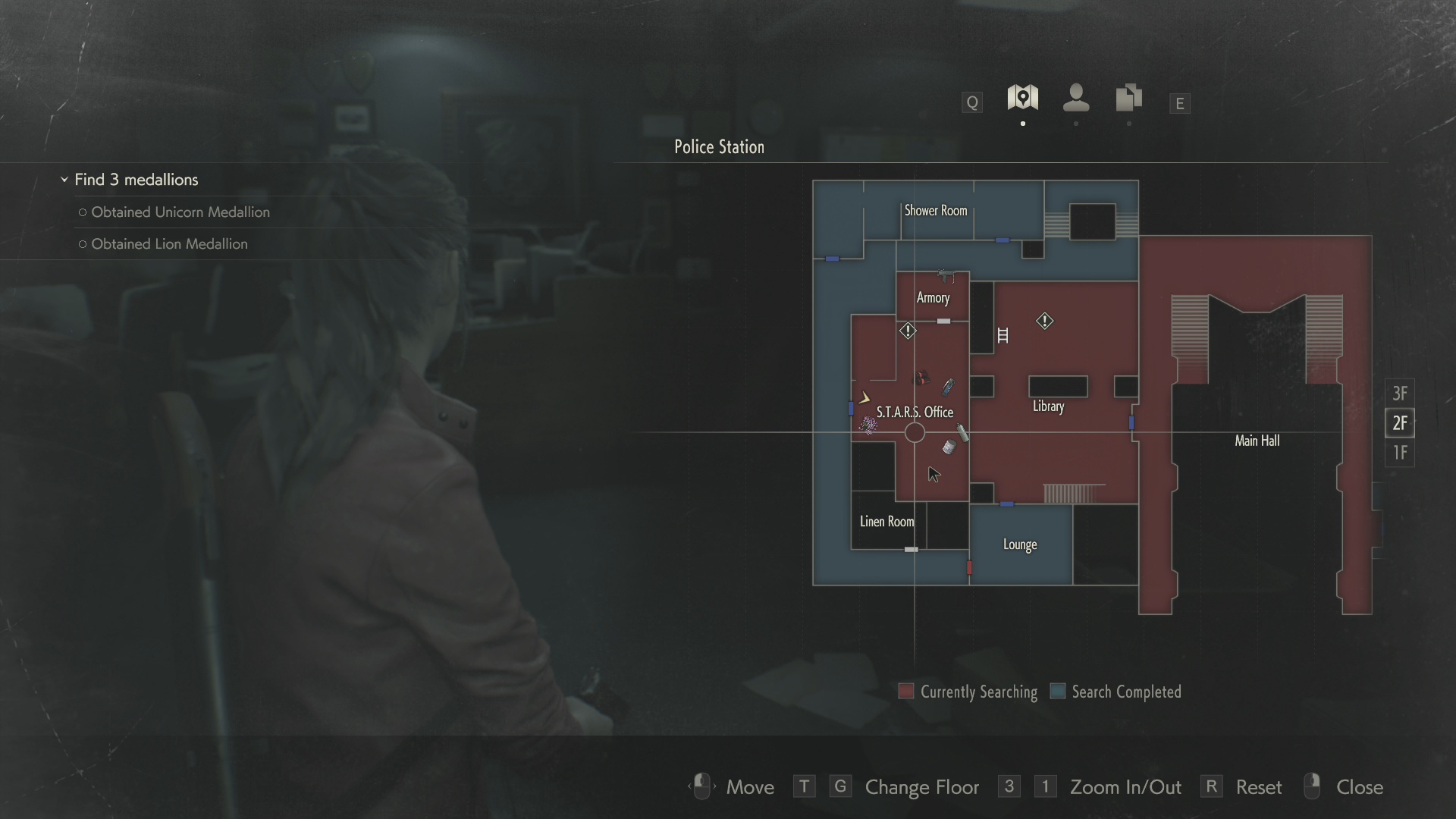Viewport: 1456px width, 819px height.
Task: Open the files documents tab
Action: [x=1128, y=98]
